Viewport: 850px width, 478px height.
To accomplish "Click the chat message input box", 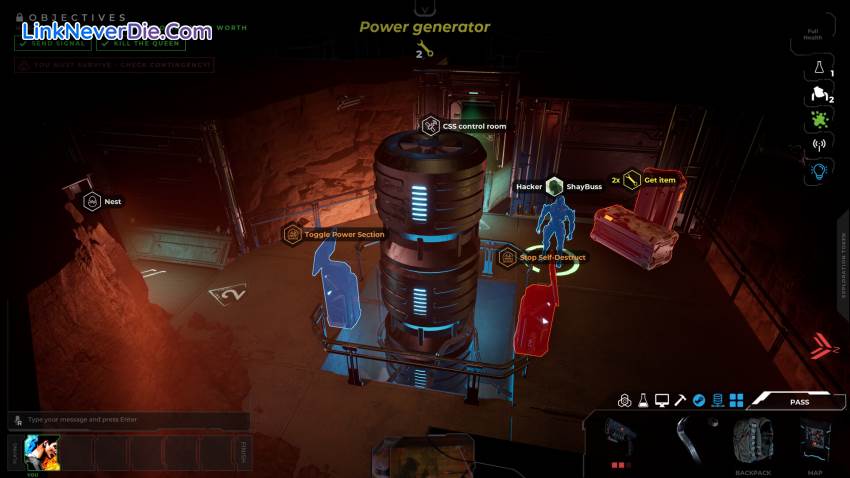I will tap(128, 420).
